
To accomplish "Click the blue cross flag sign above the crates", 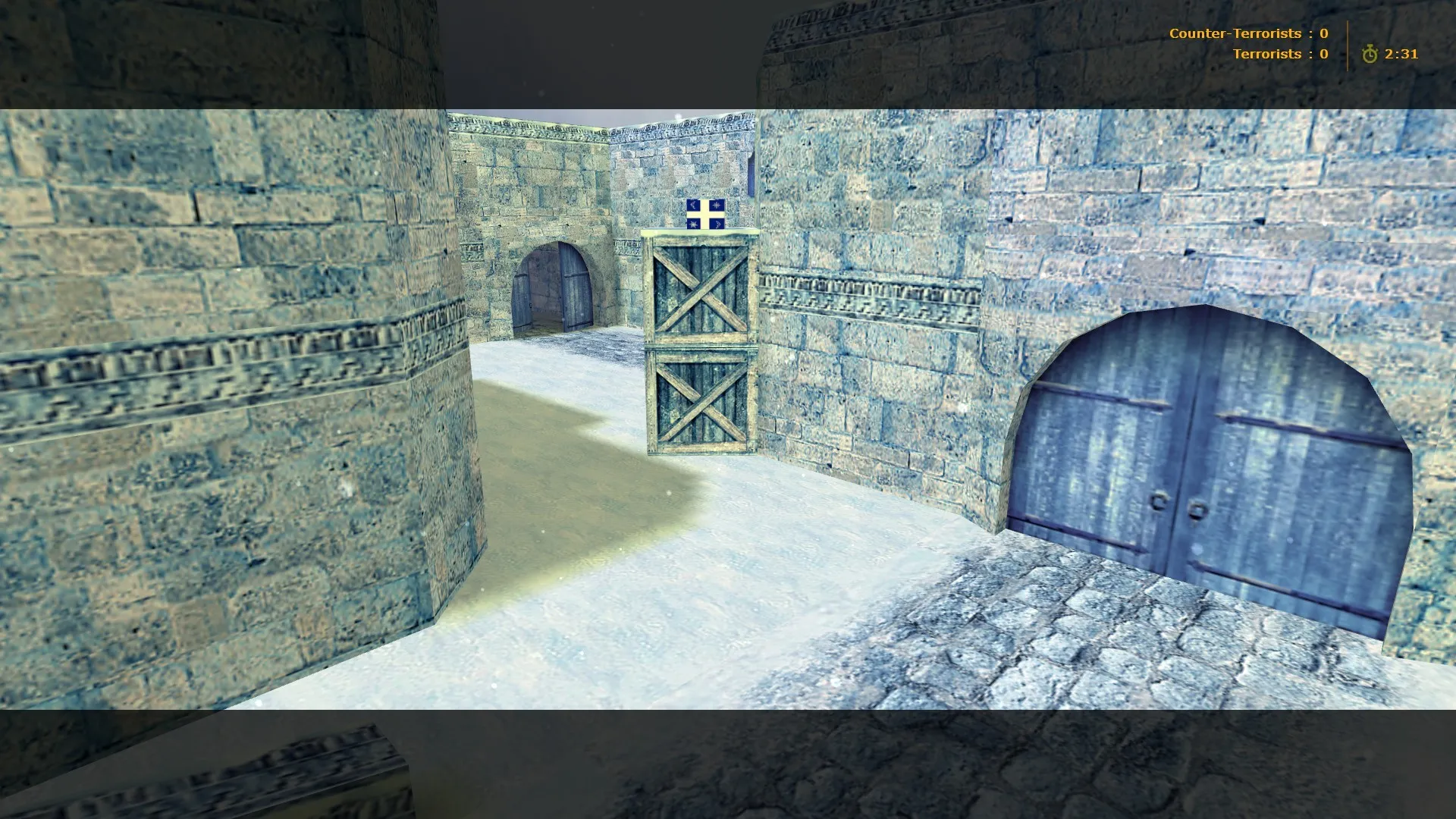I will coord(707,214).
